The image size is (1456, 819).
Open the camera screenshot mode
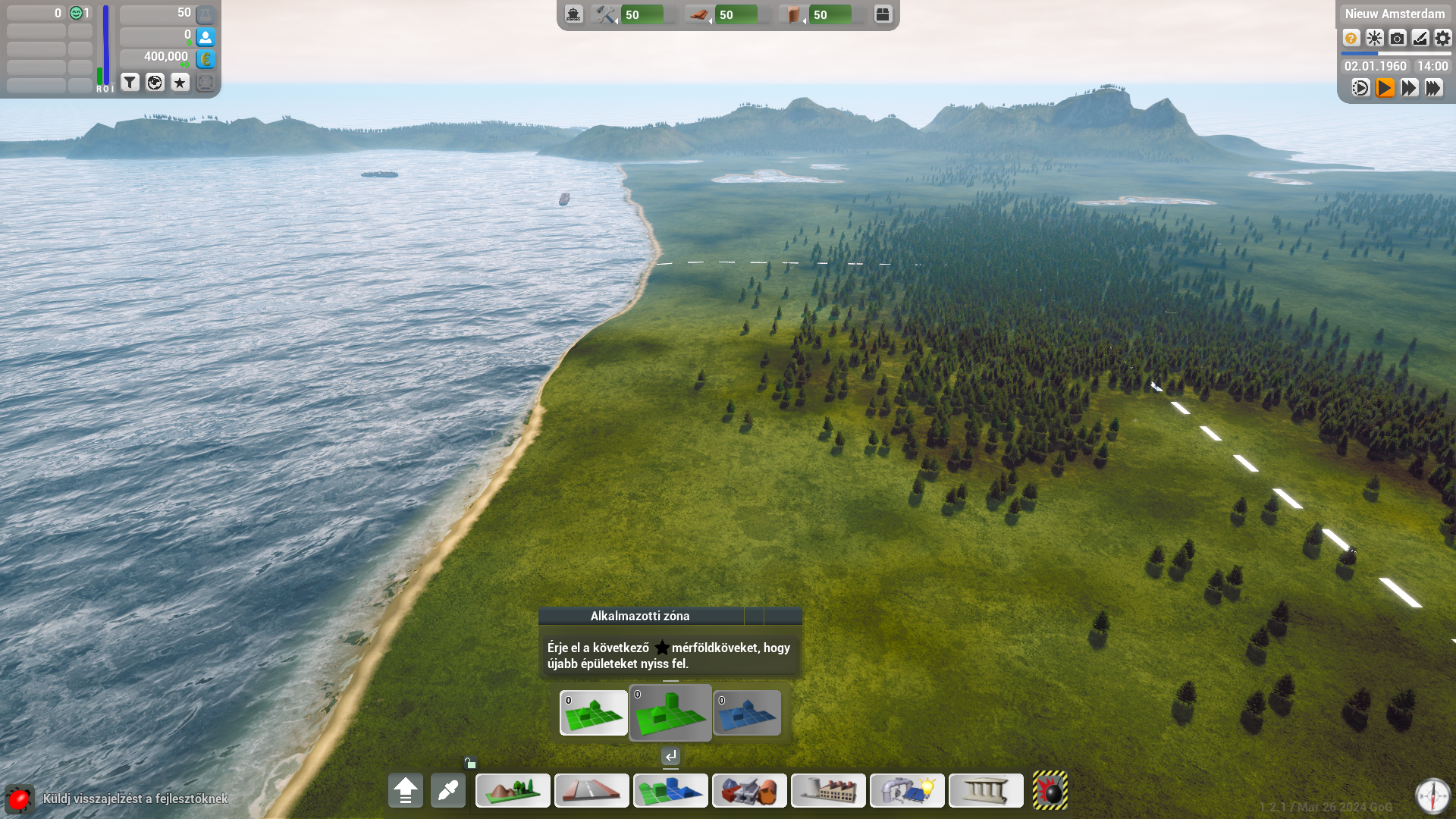(x=1397, y=38)
